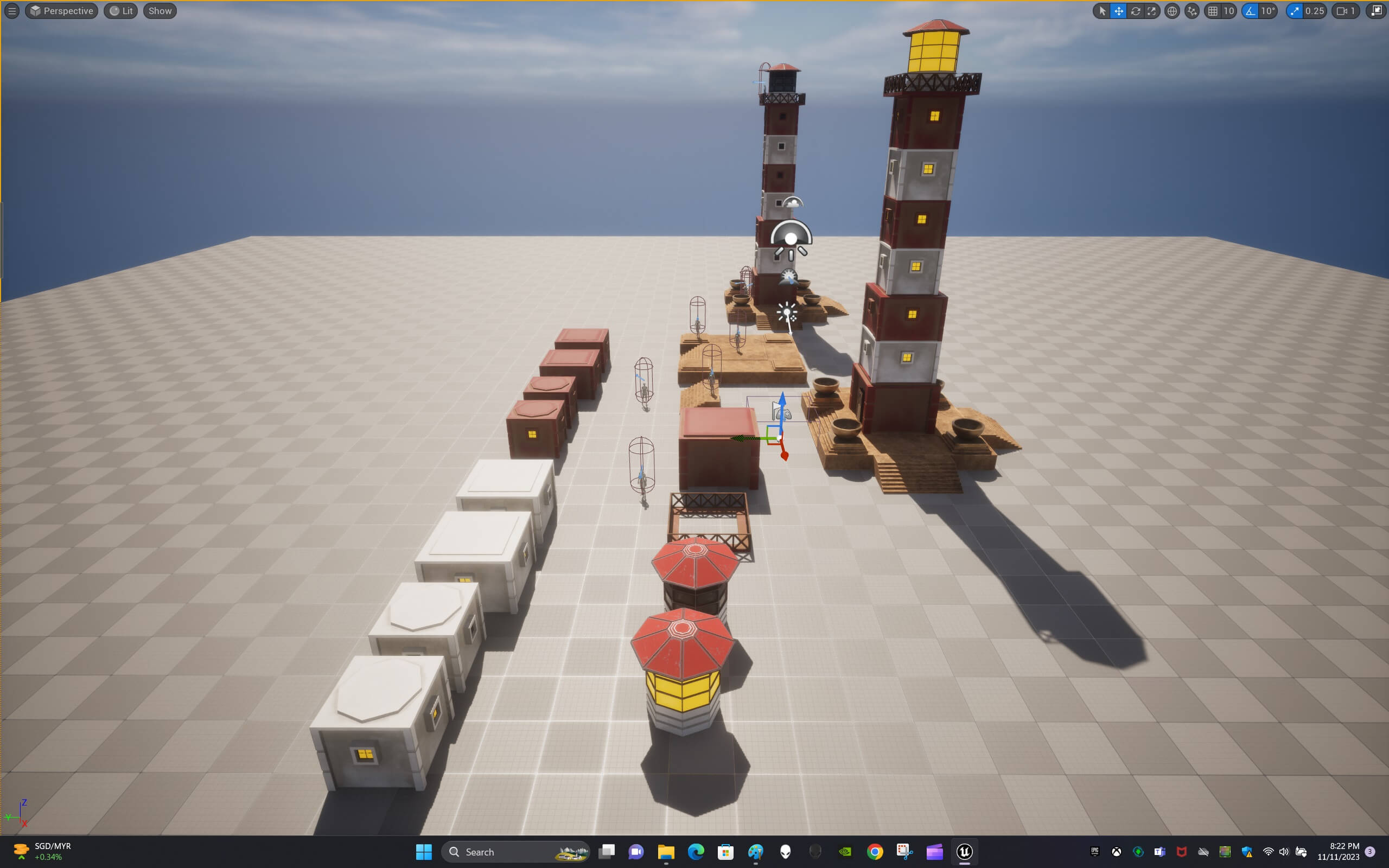Change the Lit view mode
The width and height of the screenshot is (1389, 868).
click(120, 11)
